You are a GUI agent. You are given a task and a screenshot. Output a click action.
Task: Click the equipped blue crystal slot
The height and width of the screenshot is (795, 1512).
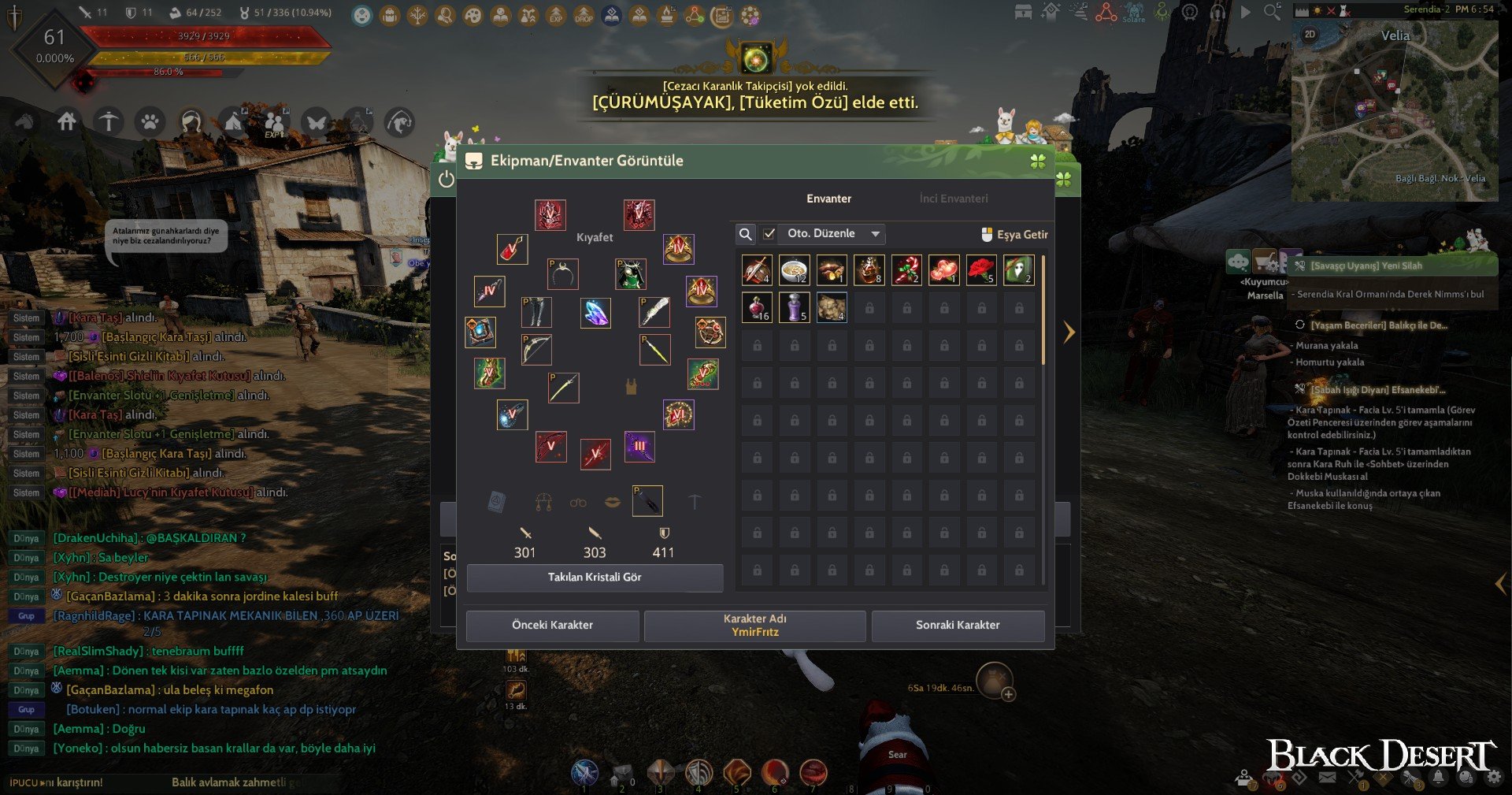595,313
